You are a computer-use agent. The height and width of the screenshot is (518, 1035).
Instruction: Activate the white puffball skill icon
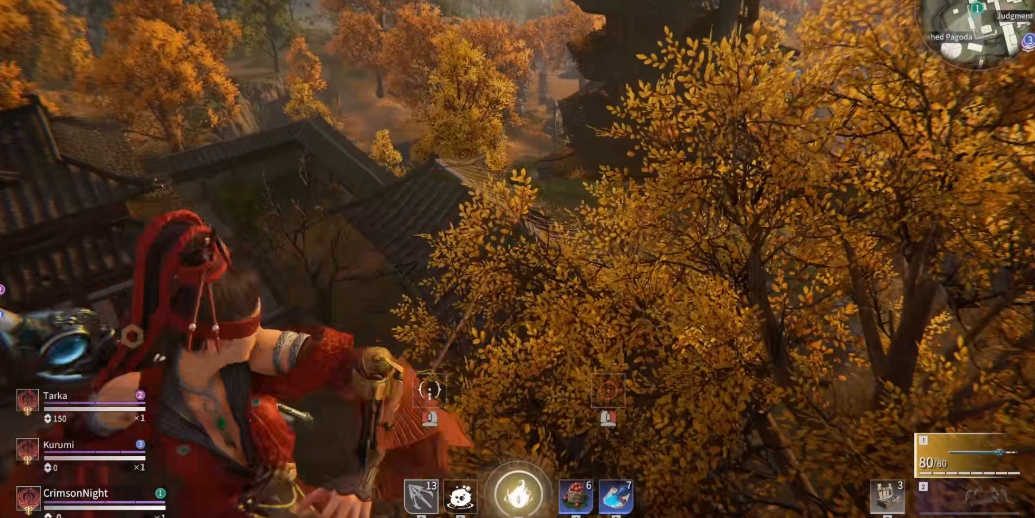(461, 496)
